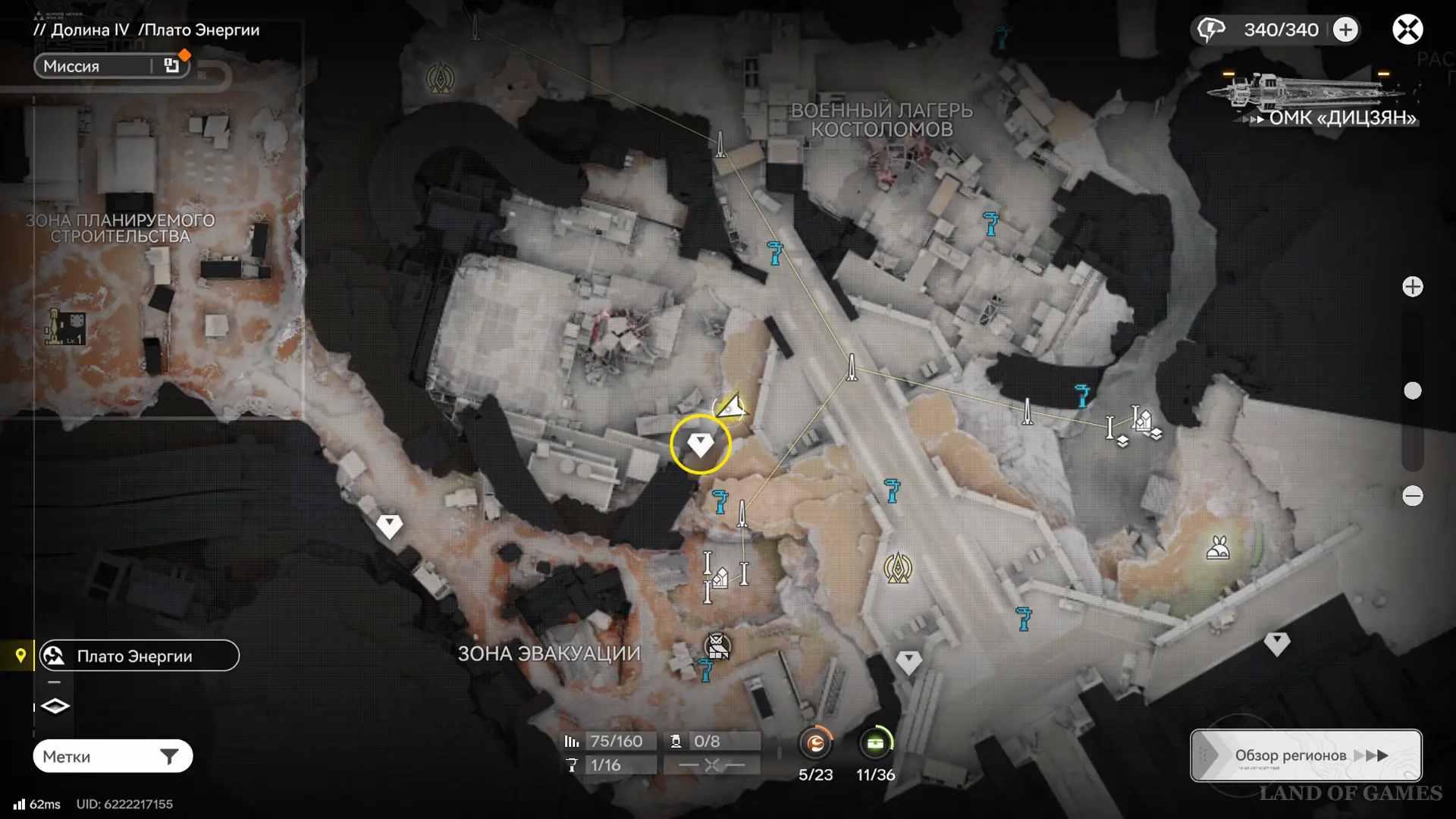Toggle the map layer diamond icon
The height and width of the screenshot is (819, 1456).
[x=55, y=706]
